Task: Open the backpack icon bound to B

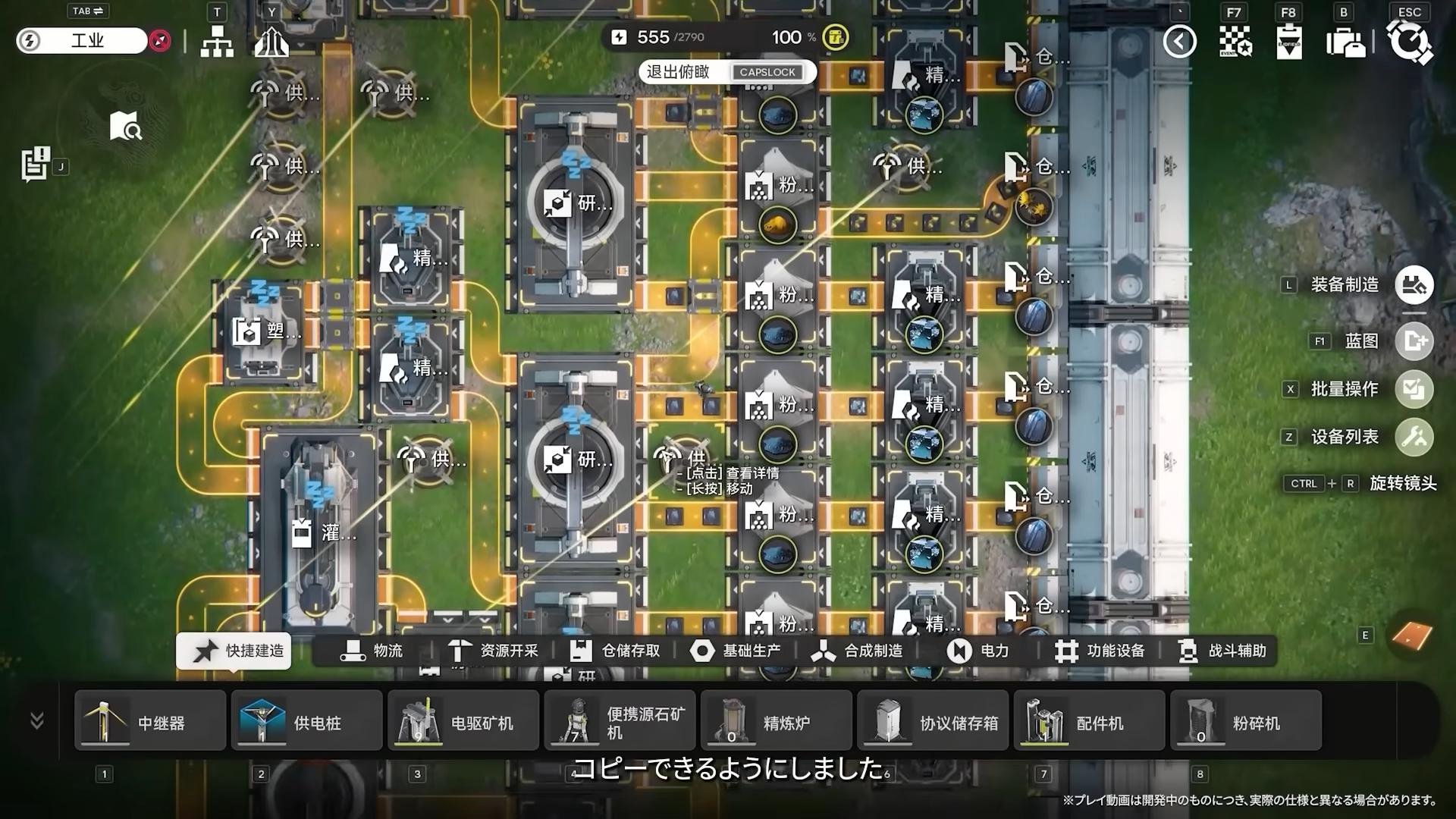Action: tap(1346, 43)
